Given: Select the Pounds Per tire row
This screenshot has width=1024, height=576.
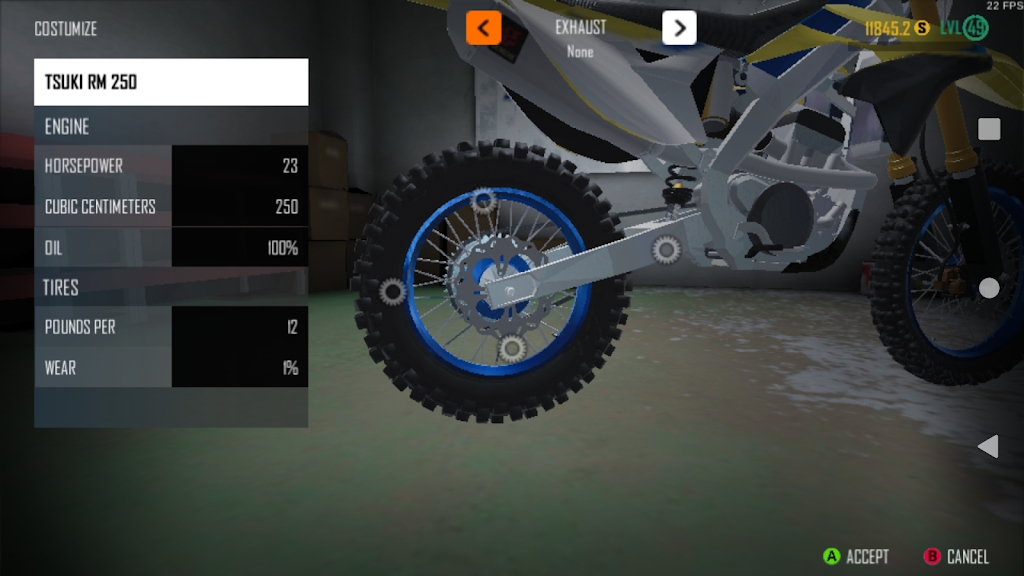Looking at the screenshot, I should click(x=171, y=327).
